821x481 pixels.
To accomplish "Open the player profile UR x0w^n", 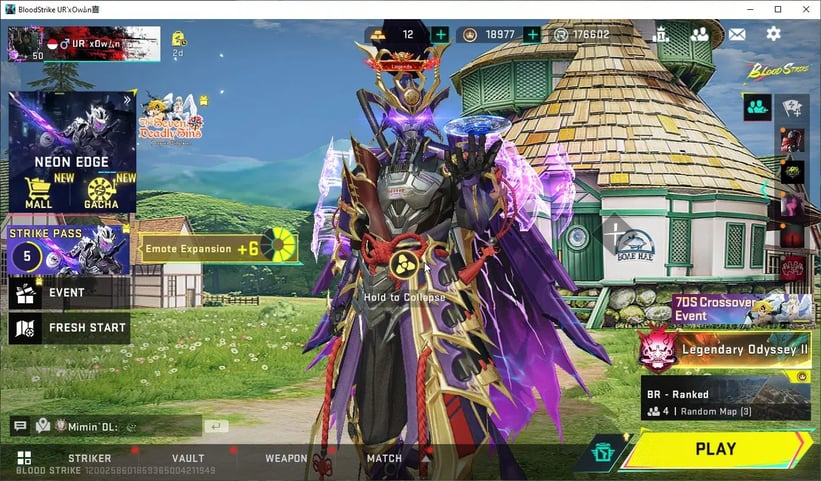I will [83, 44].
